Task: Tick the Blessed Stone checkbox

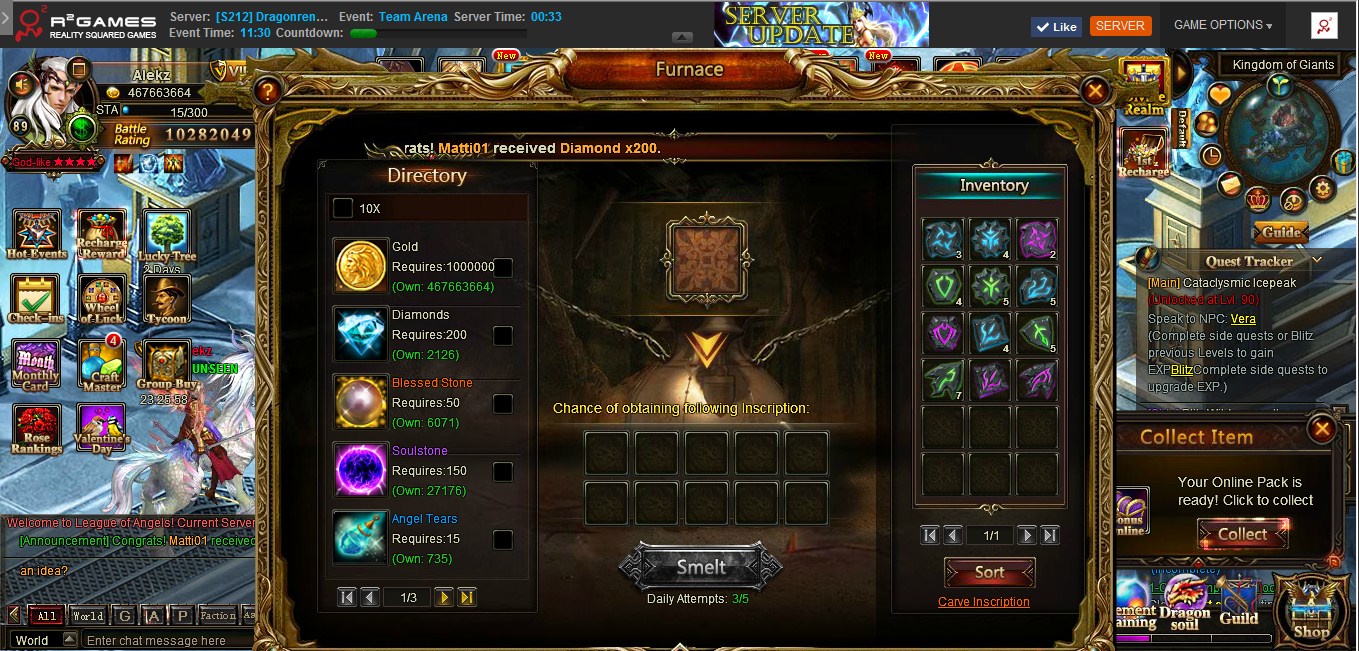Action: coord(503,403)
